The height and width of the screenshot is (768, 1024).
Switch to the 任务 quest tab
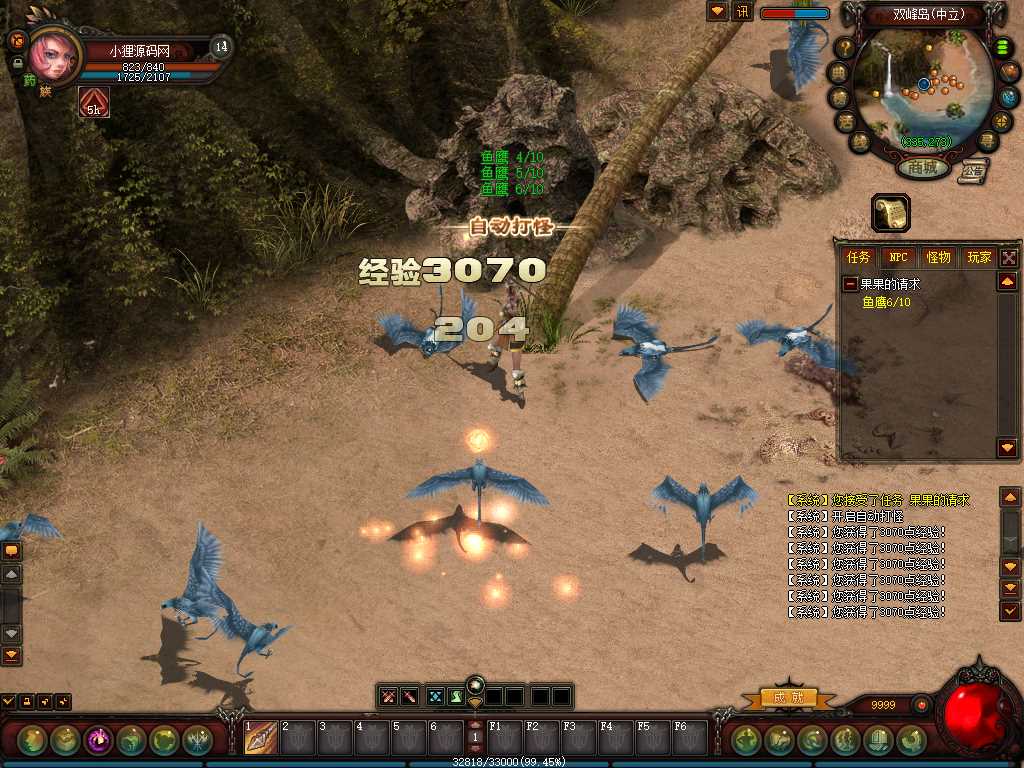pyautogui.click(x=859, y=257)
